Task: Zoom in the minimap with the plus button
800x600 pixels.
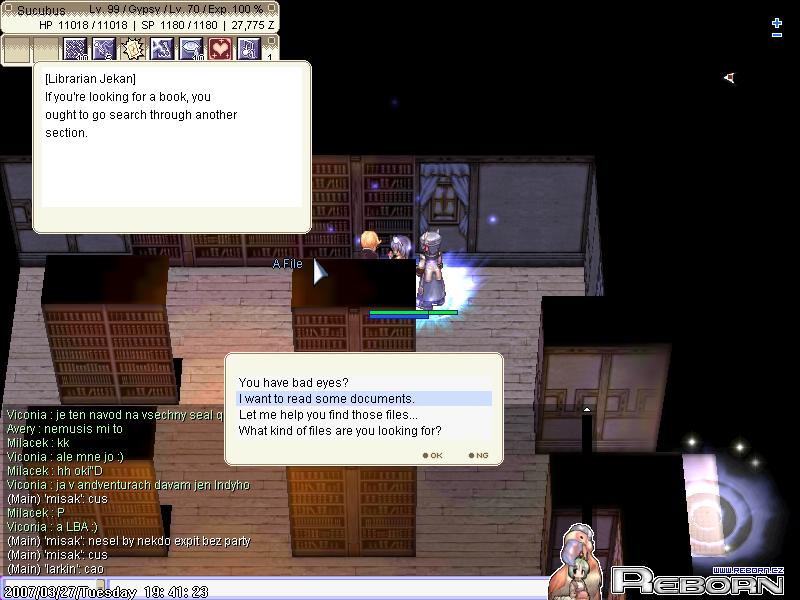Action: (777, 22)
